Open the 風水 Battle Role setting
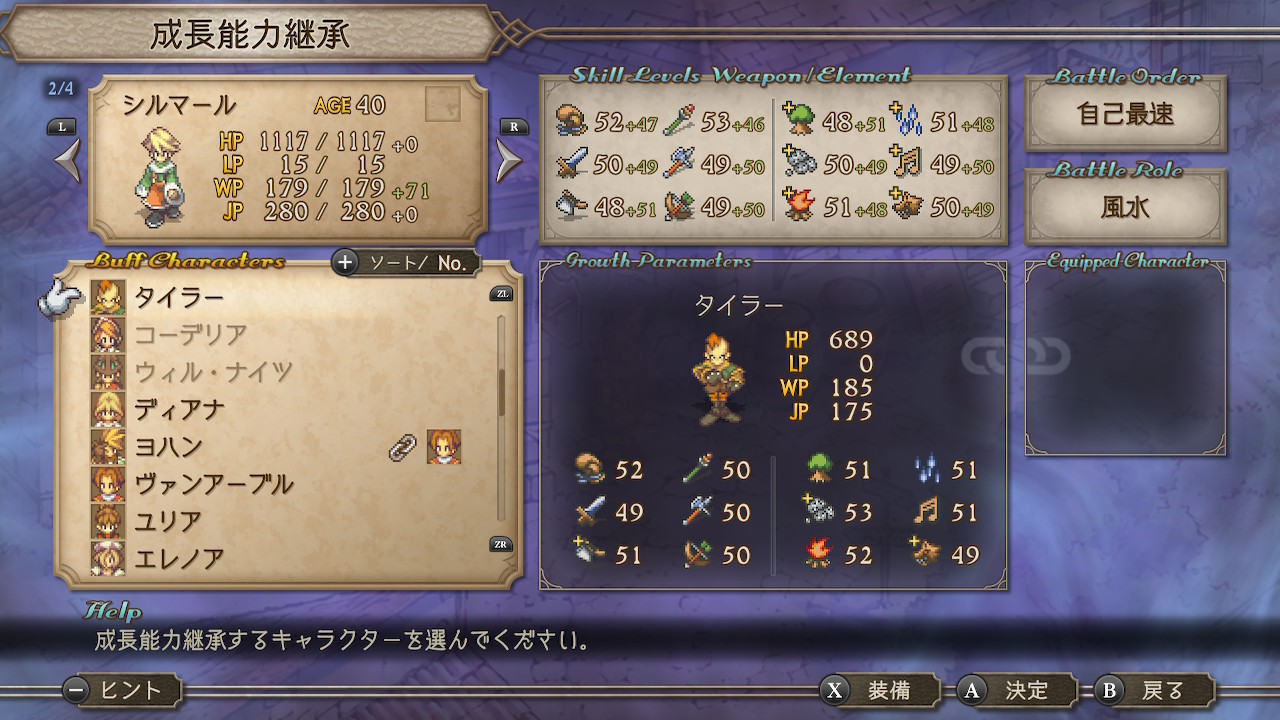 click(x=1125, y=207)
